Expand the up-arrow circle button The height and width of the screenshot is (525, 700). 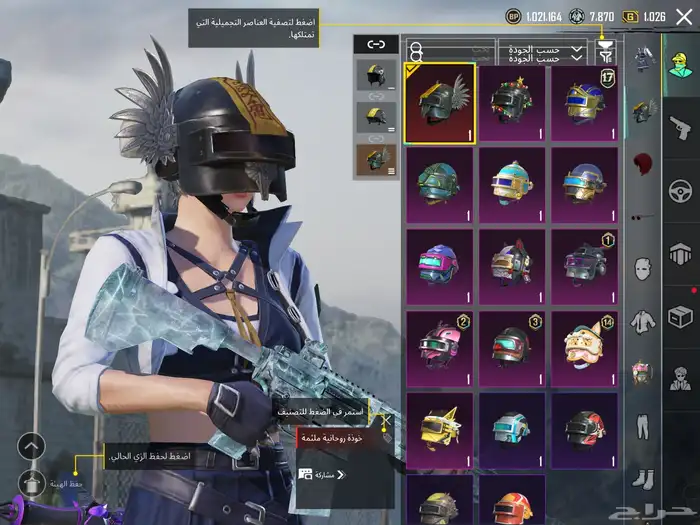click(32, 446)
